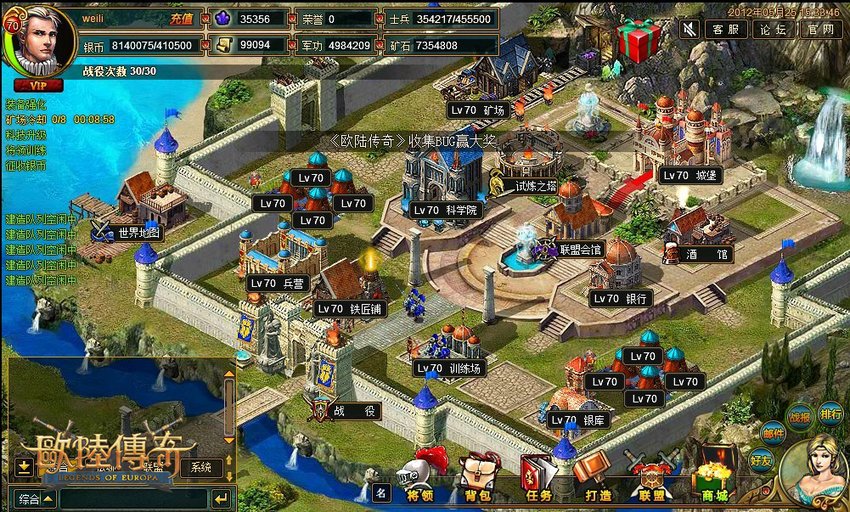Claim the red gift box reward
Screen dimensions: 850x512
click(x=638, y=40)
